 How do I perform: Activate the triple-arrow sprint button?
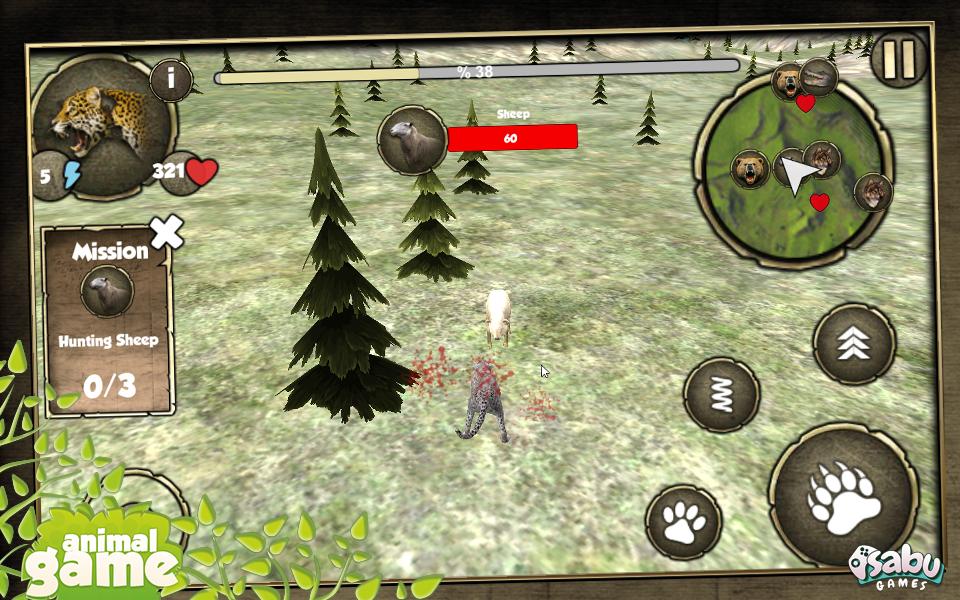(853, 344)
